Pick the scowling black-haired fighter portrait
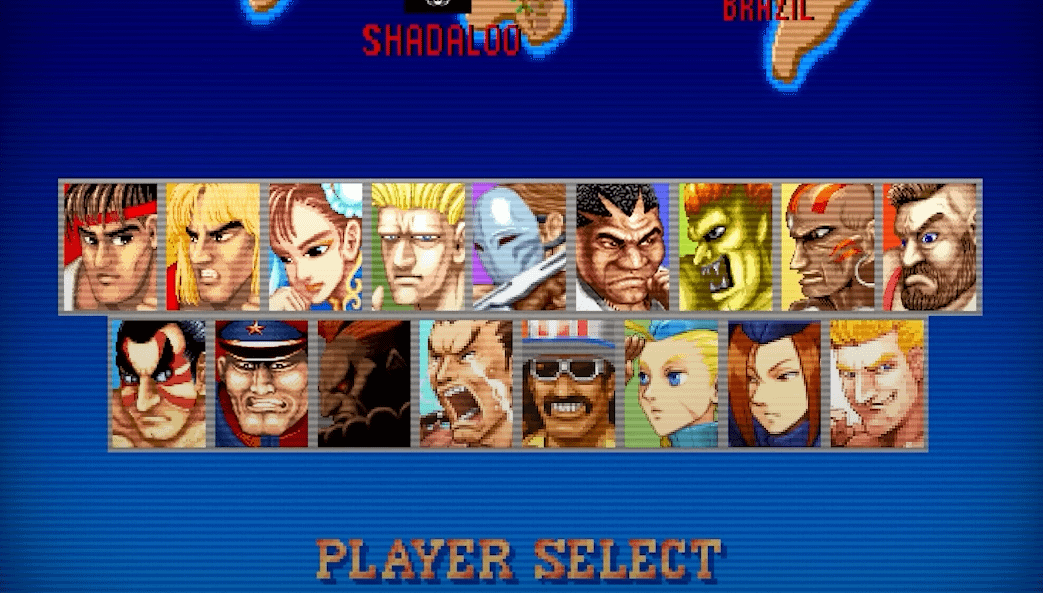Image resolution: width=1043 pixels, height=593 pixels. click(622, 246)
